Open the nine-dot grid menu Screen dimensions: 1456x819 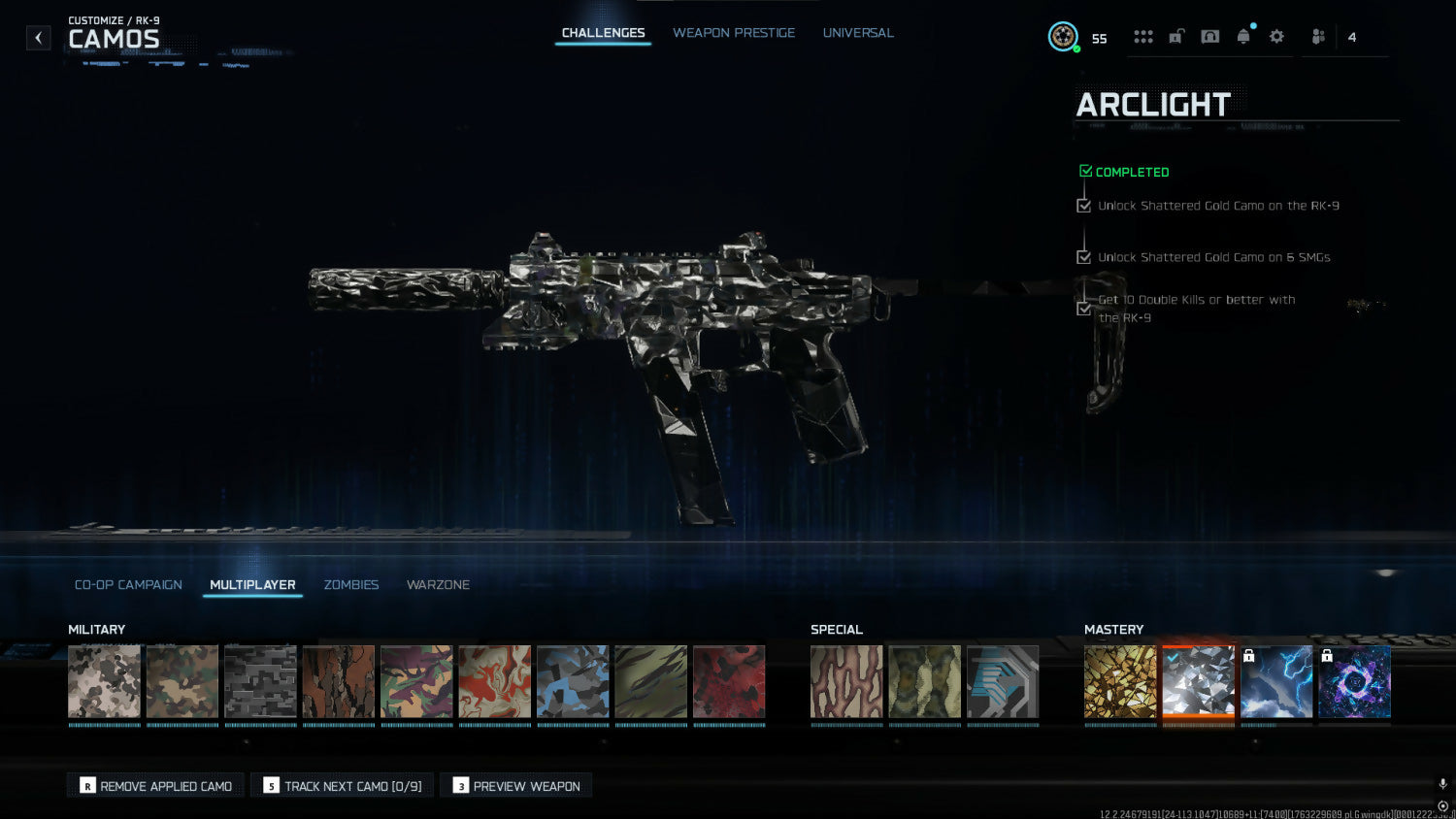click(1143, 37)
